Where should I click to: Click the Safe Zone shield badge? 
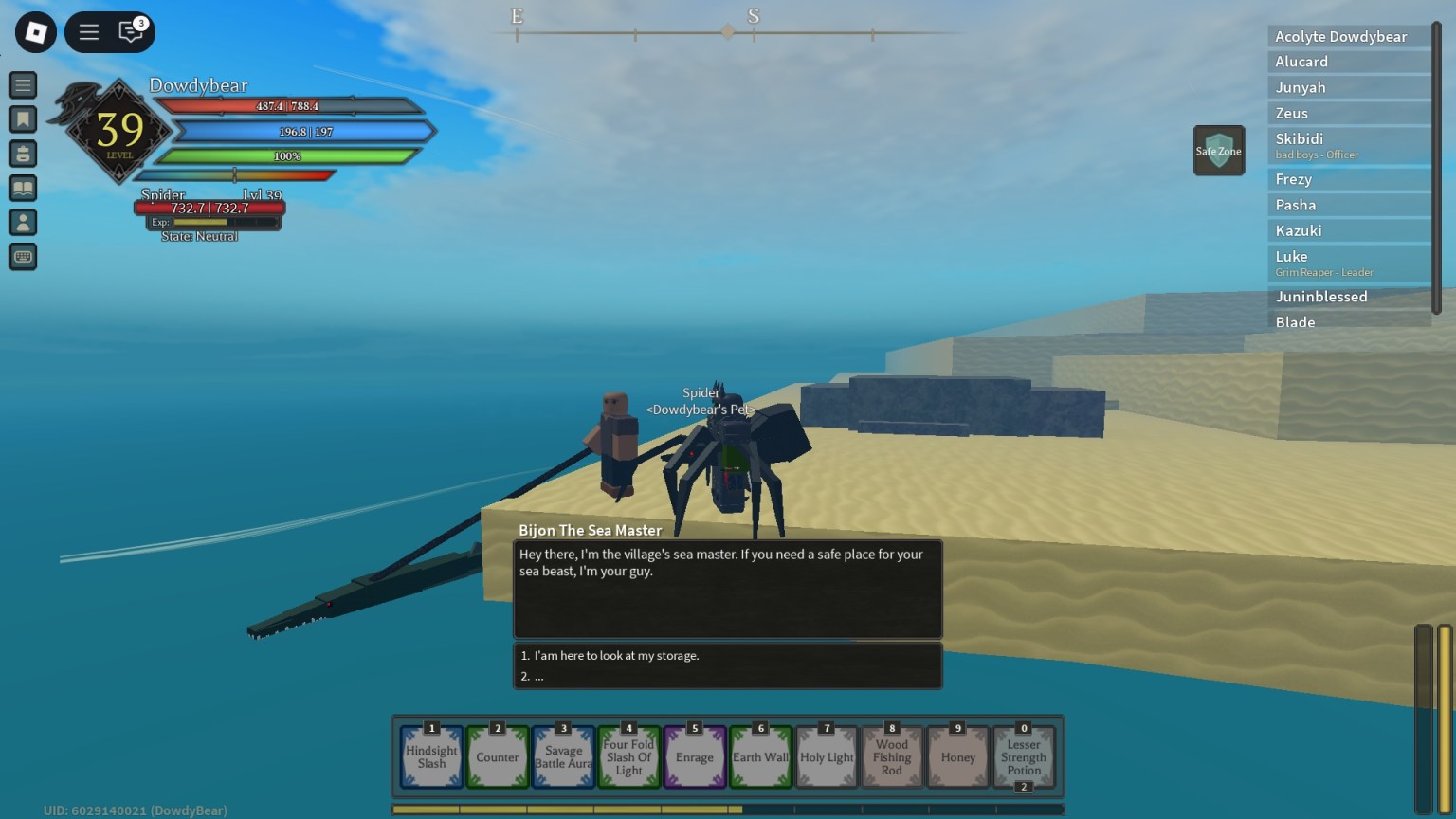[x=1219, y=150]
